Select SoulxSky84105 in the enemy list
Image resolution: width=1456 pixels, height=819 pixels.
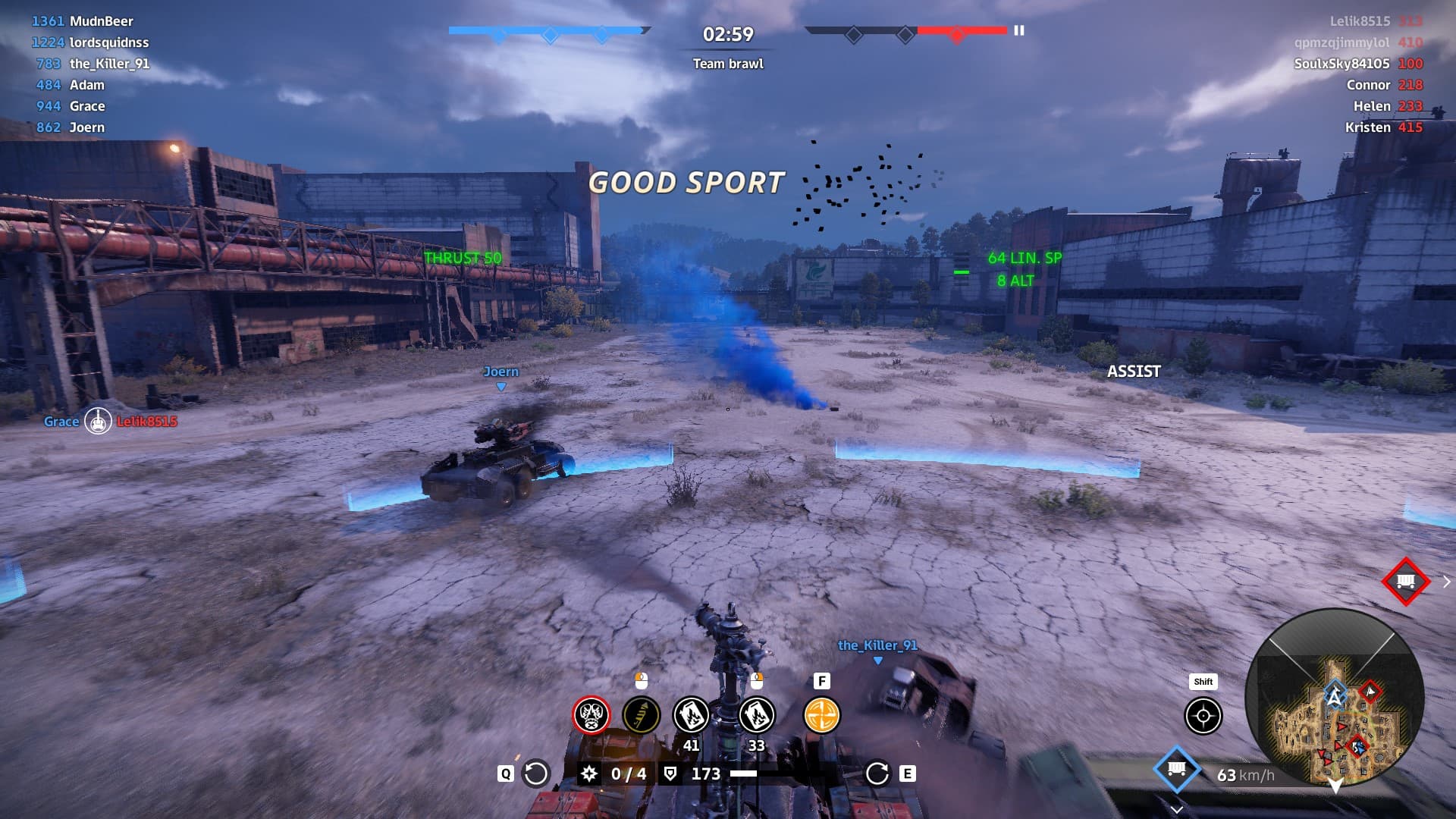(1341, 64)
